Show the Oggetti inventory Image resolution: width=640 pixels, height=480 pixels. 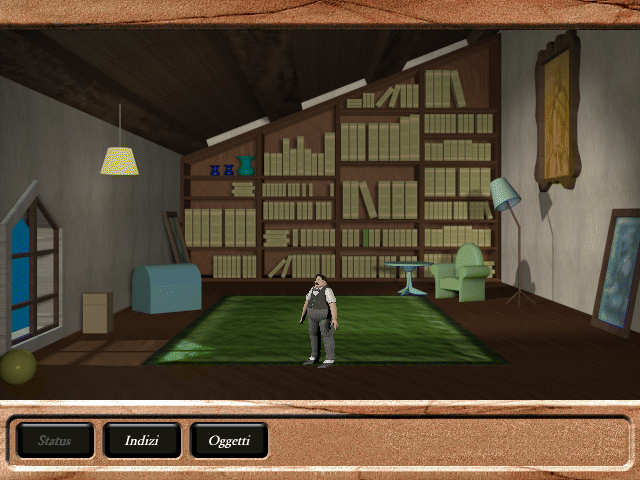229,440
